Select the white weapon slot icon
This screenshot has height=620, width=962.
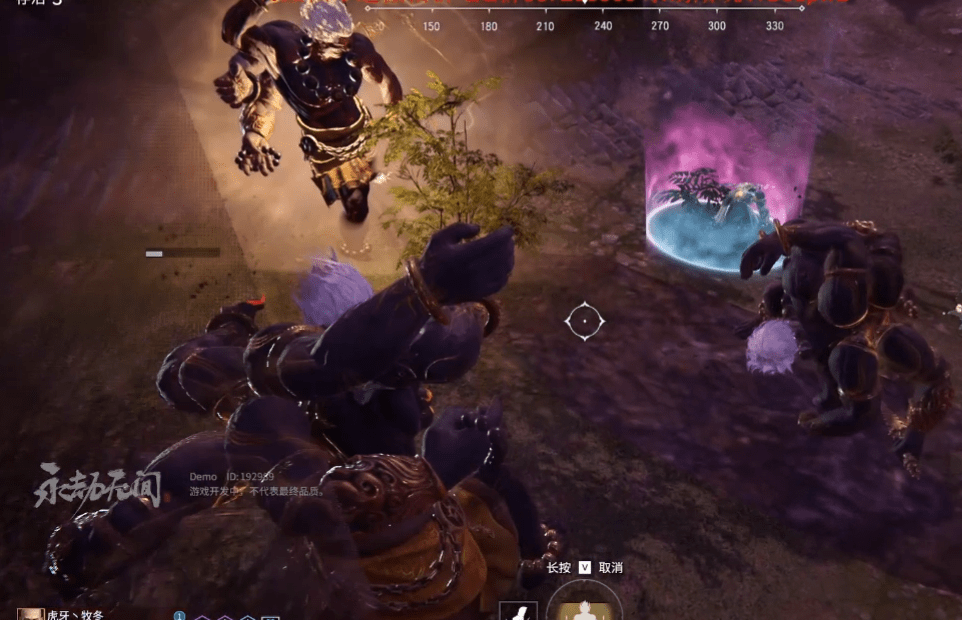518,611
